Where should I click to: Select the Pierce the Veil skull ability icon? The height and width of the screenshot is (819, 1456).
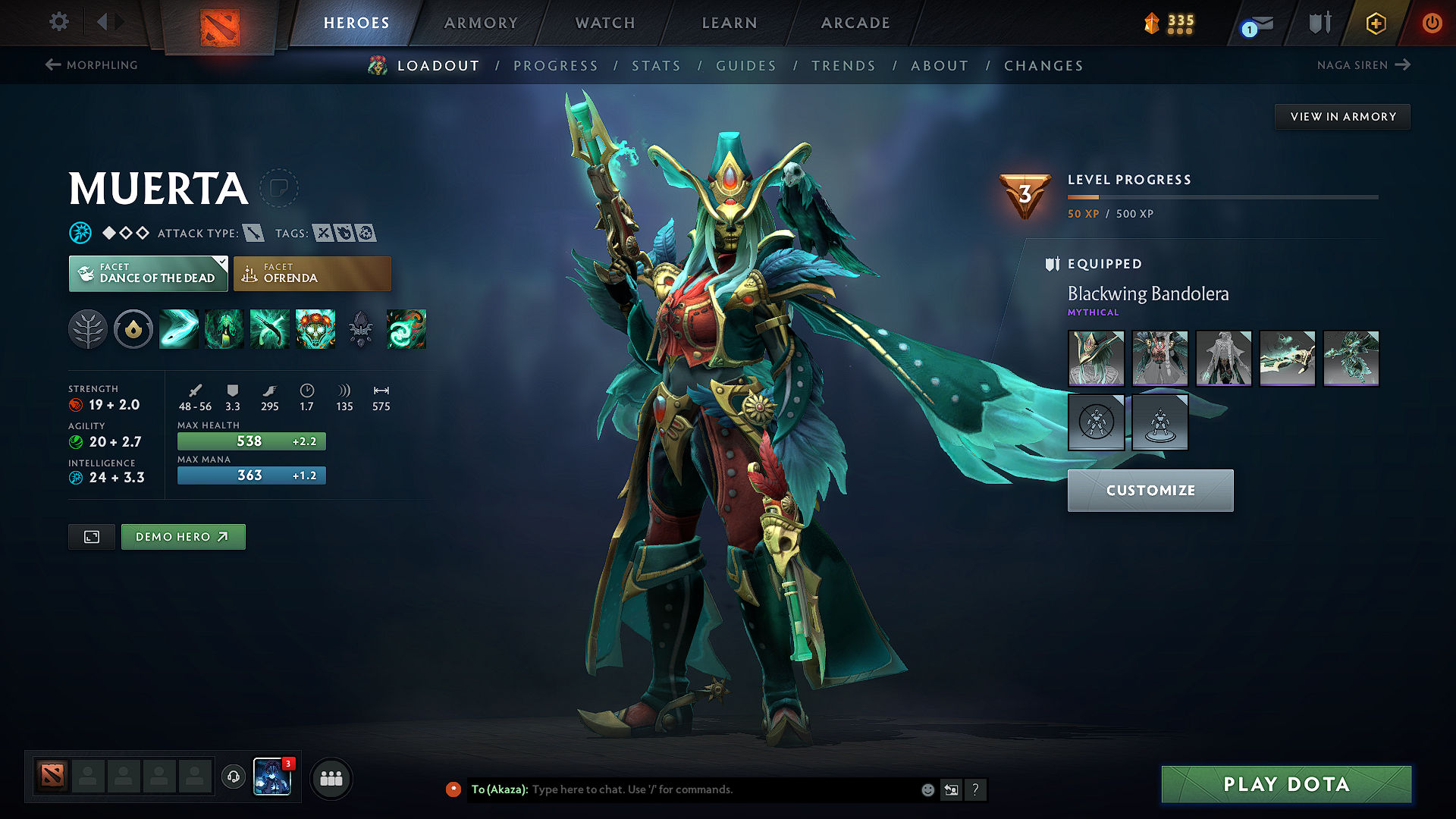click(x=315, y=329)
